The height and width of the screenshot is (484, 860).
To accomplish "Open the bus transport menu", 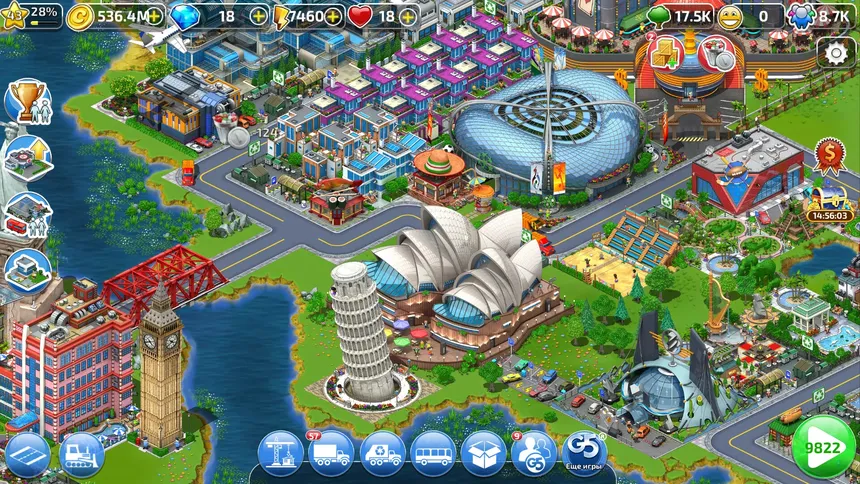I will 433,454.
